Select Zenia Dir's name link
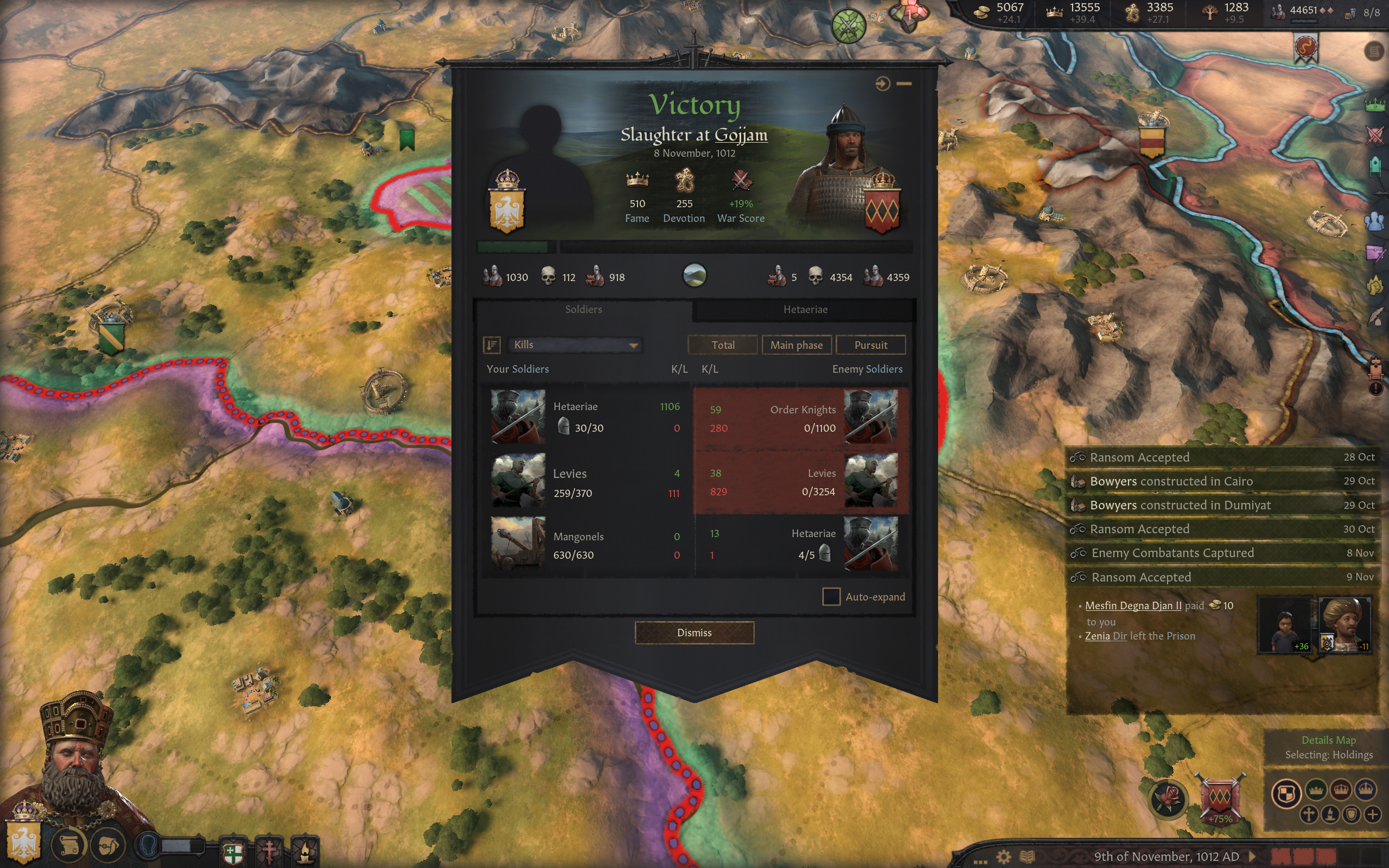Image resolution: width=1389 pixels, height=868 pixels. [1105, 636]
